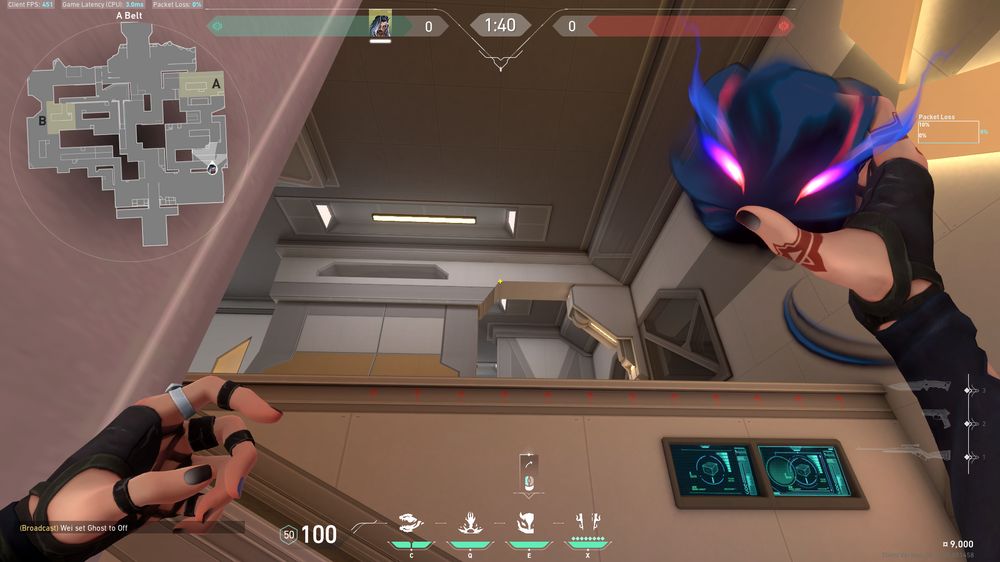Image resolution: width=1000 pixels, height=562 pixels.
Task: Select the spike icon above the abilities
Action: coord(529,474)
